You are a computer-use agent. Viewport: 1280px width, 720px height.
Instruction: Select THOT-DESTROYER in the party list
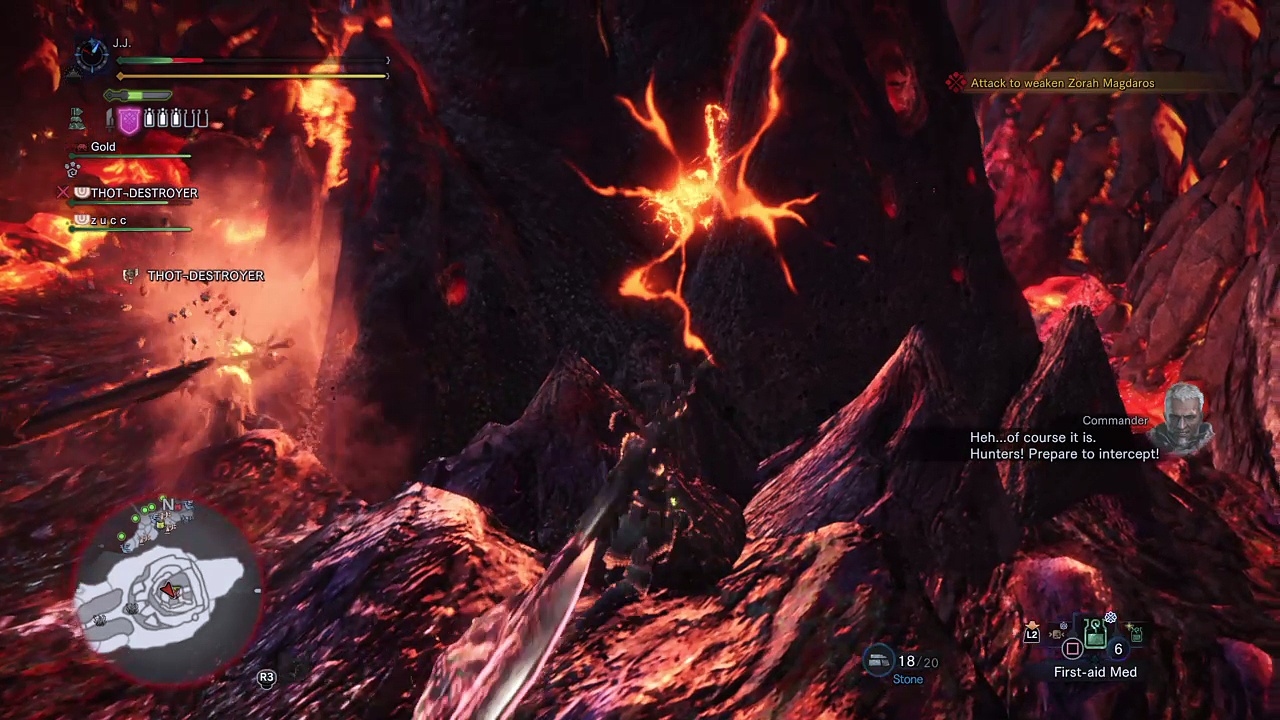(x=143, y=193)
